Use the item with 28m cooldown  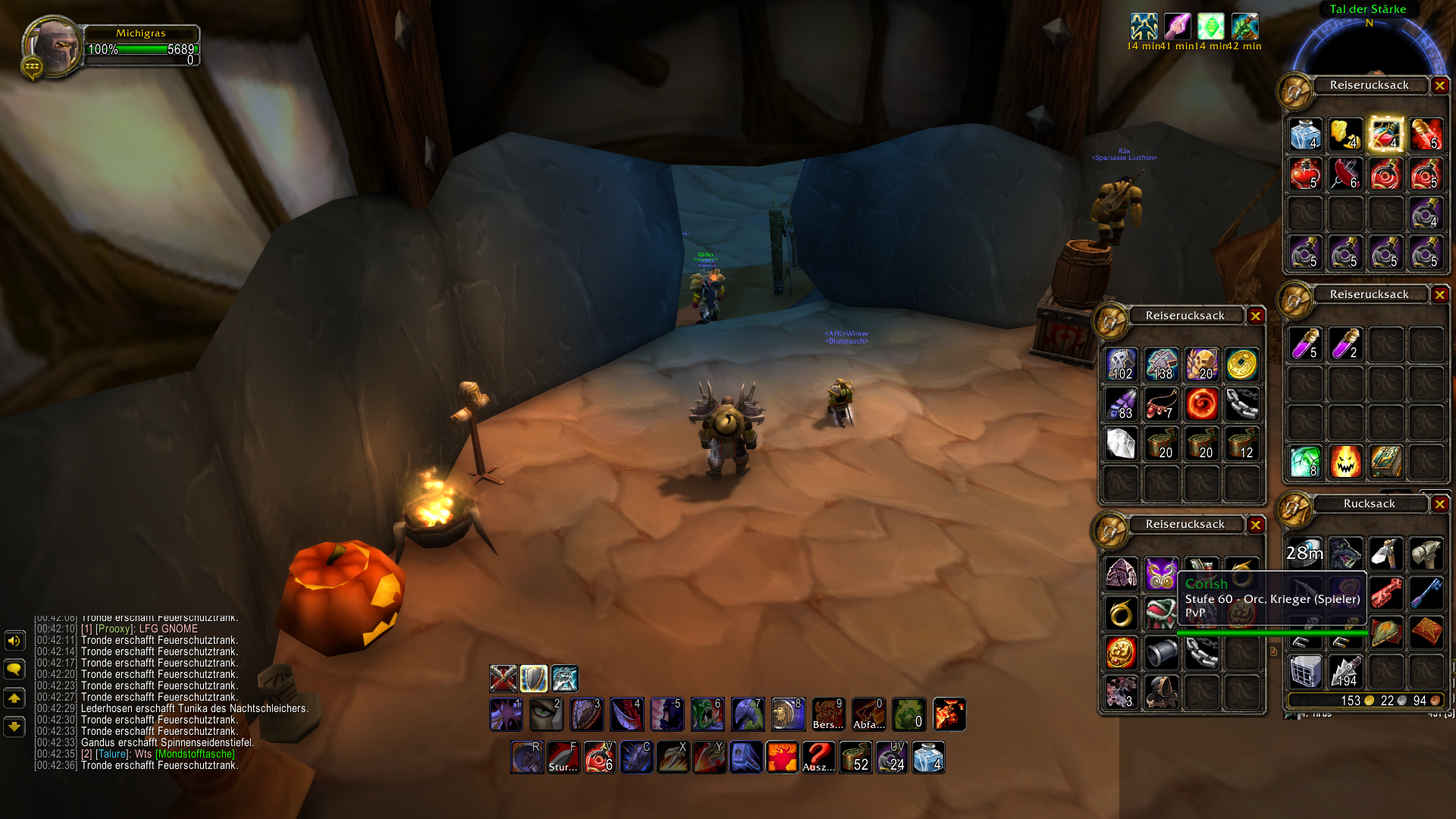(1305, 554)
